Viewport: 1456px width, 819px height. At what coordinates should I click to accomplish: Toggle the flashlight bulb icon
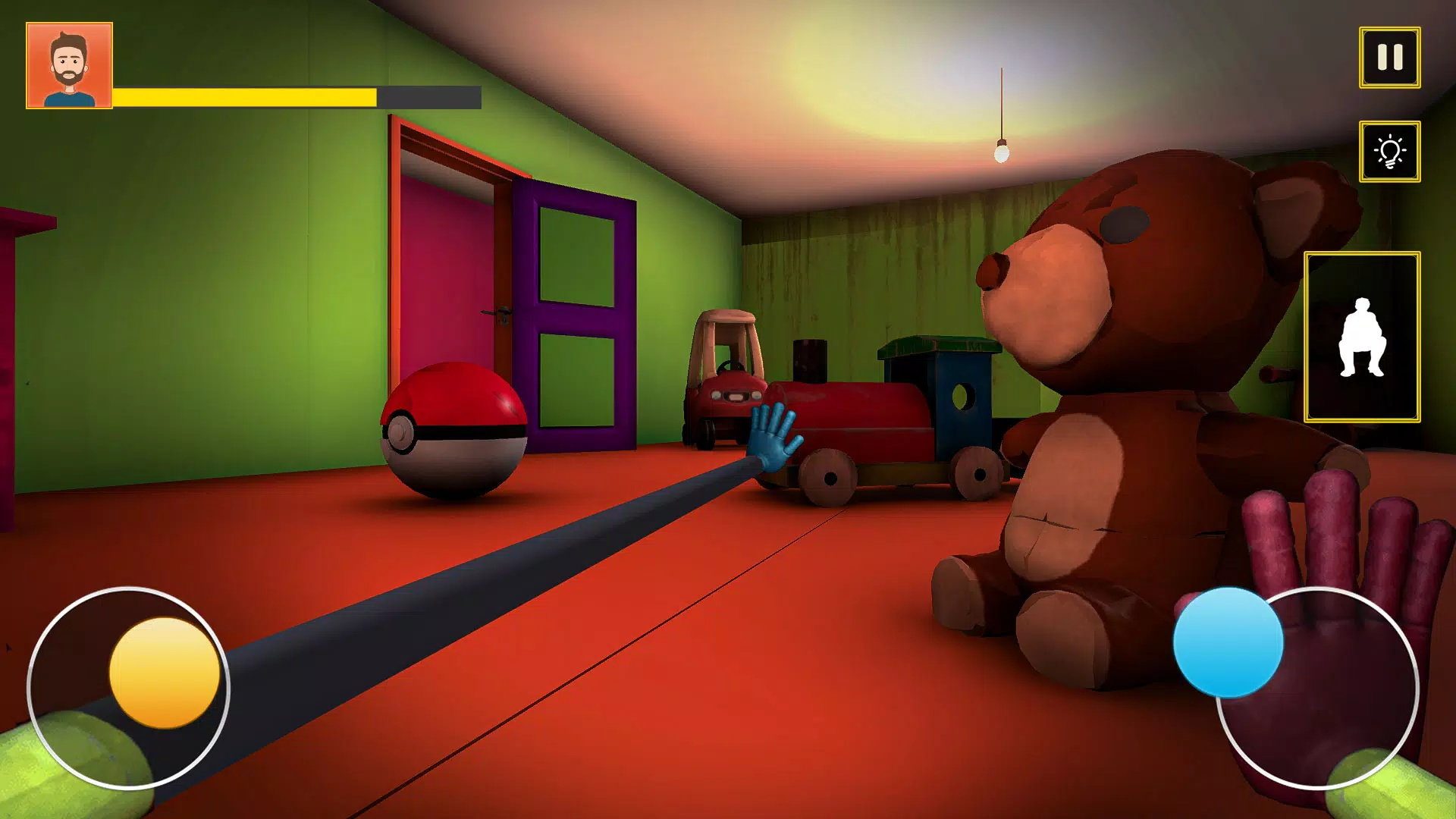click(1390, 152)
